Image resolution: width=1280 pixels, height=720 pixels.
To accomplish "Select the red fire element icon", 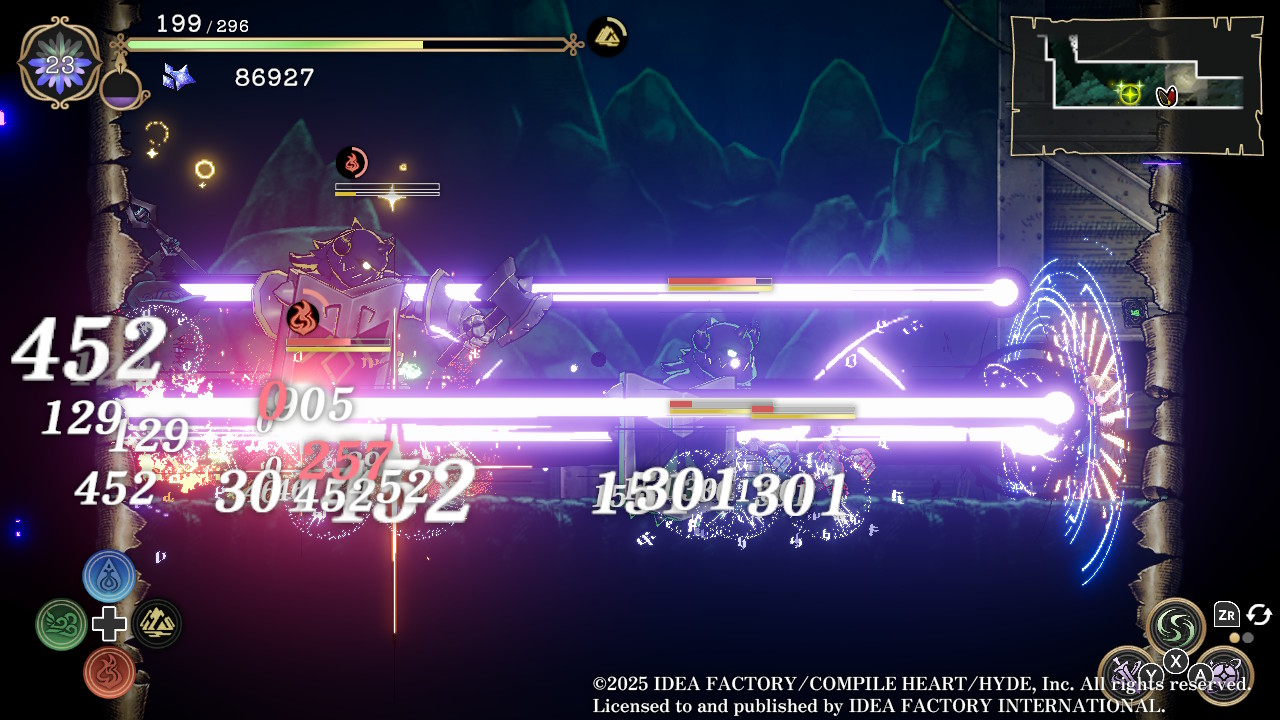I will 109,671.
